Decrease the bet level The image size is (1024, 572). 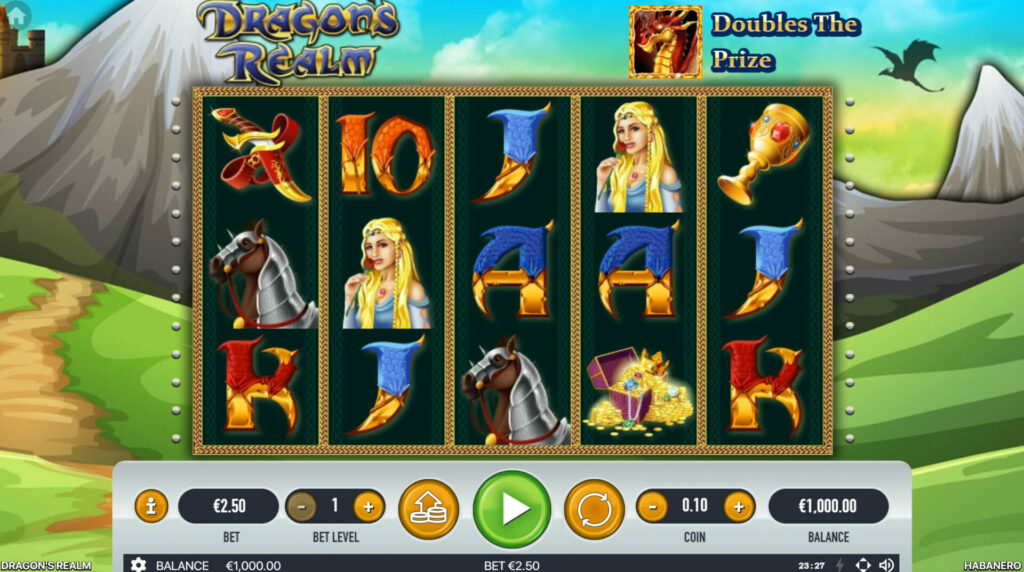pyautogui.click(x=301, y=507)
